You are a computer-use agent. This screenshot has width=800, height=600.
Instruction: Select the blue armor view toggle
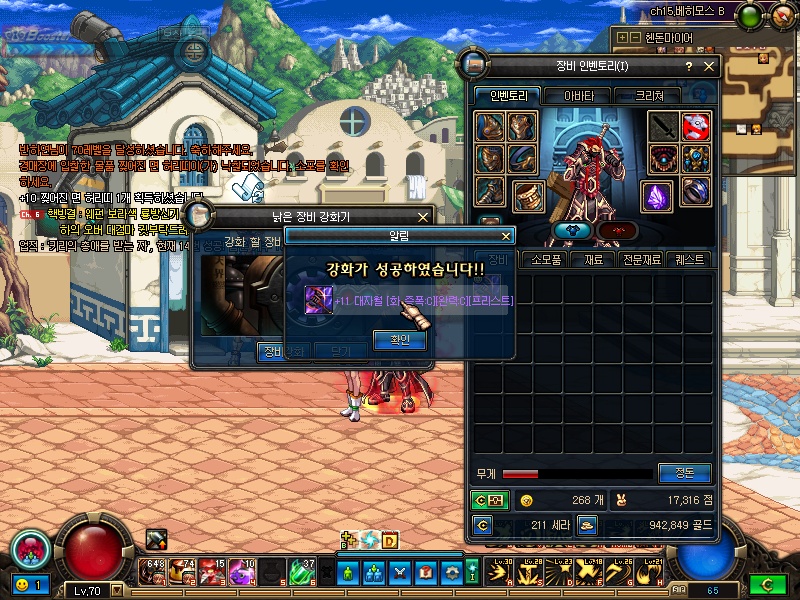[x=574, y=230]
